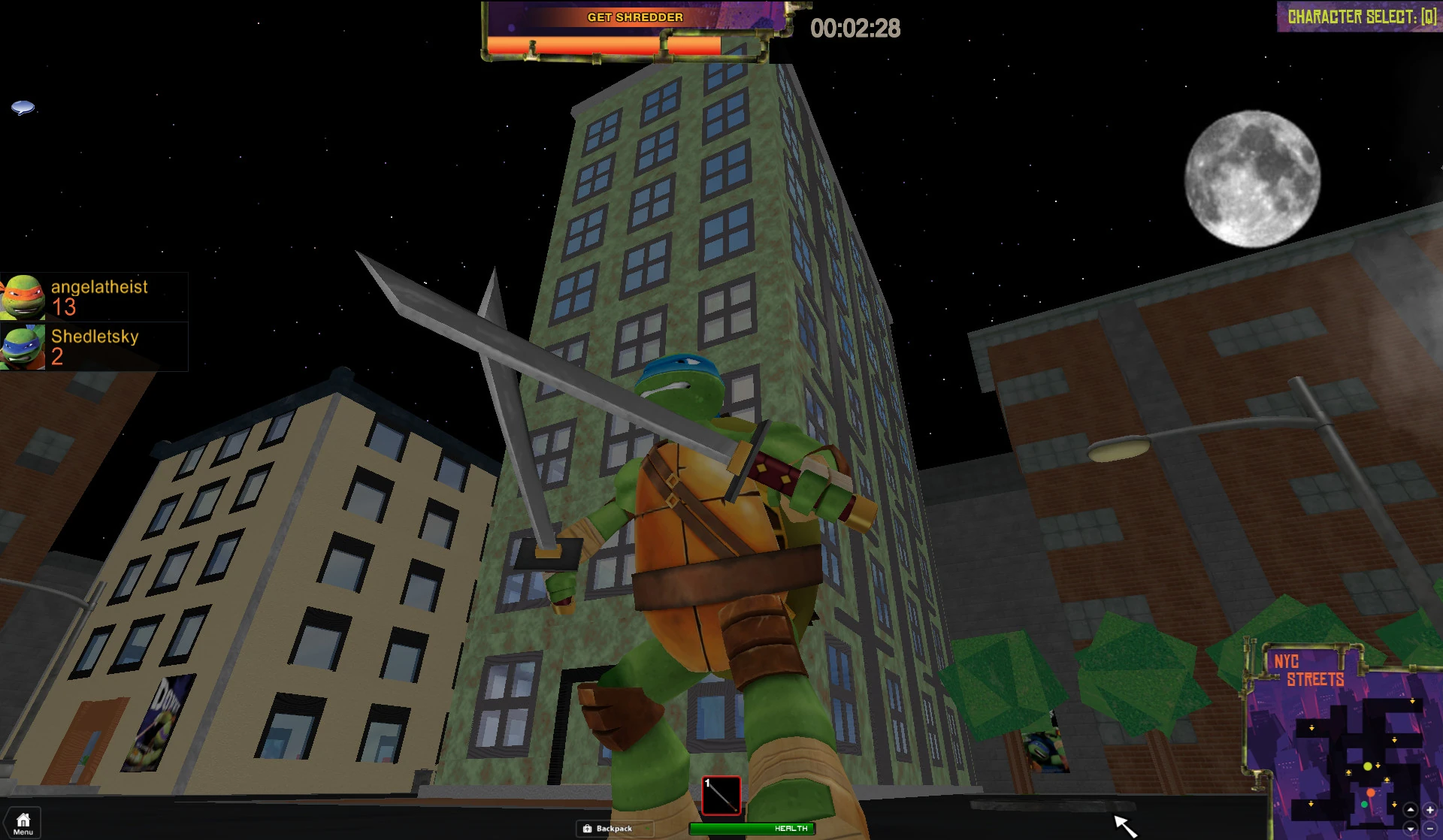Click Michelangelo's avatar on the leaderboard
This screenshot has width=1443, height=840.
(x=23, y=298)
